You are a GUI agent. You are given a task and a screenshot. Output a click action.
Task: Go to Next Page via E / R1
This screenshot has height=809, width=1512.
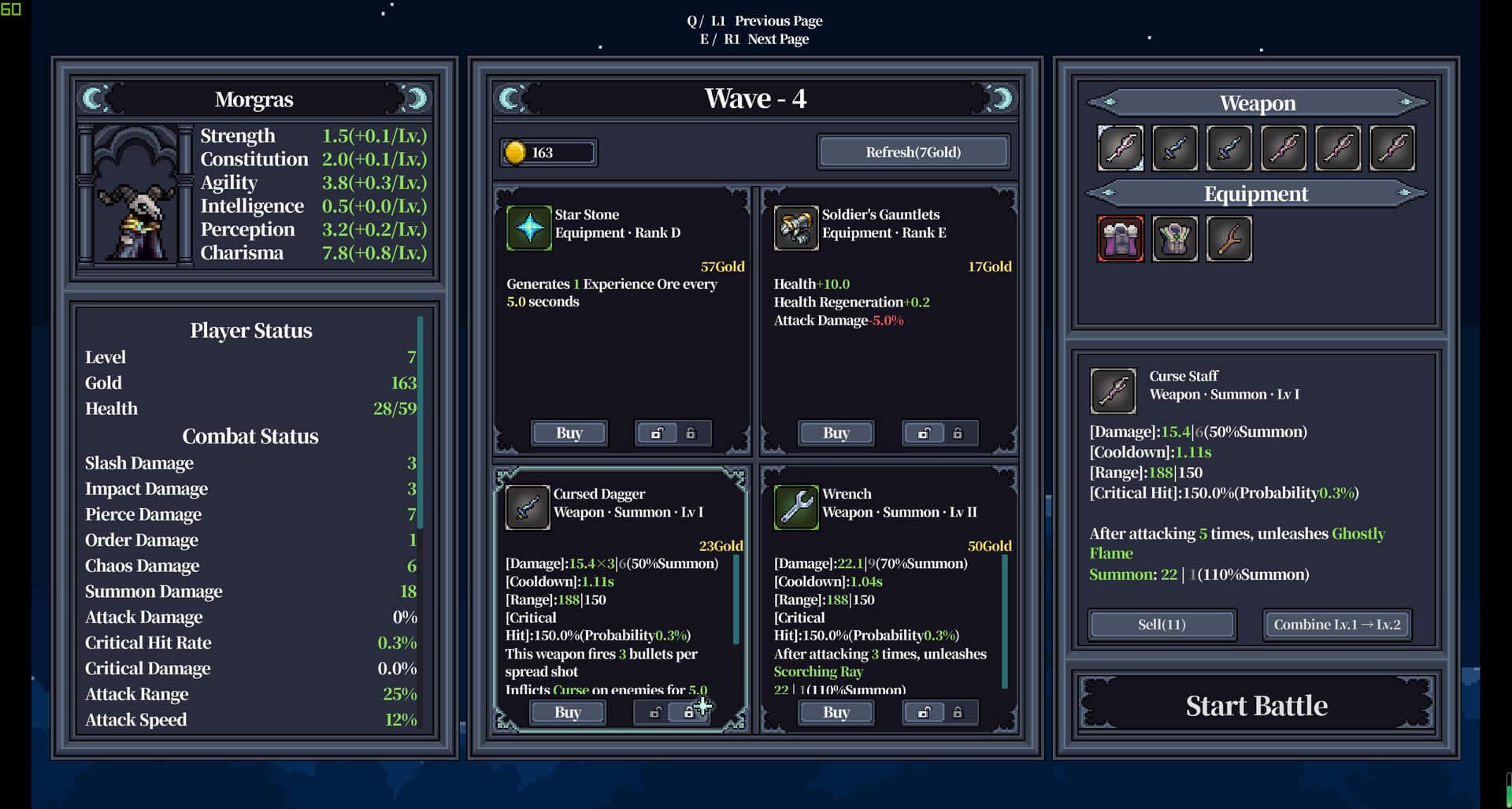pos(755,39)
